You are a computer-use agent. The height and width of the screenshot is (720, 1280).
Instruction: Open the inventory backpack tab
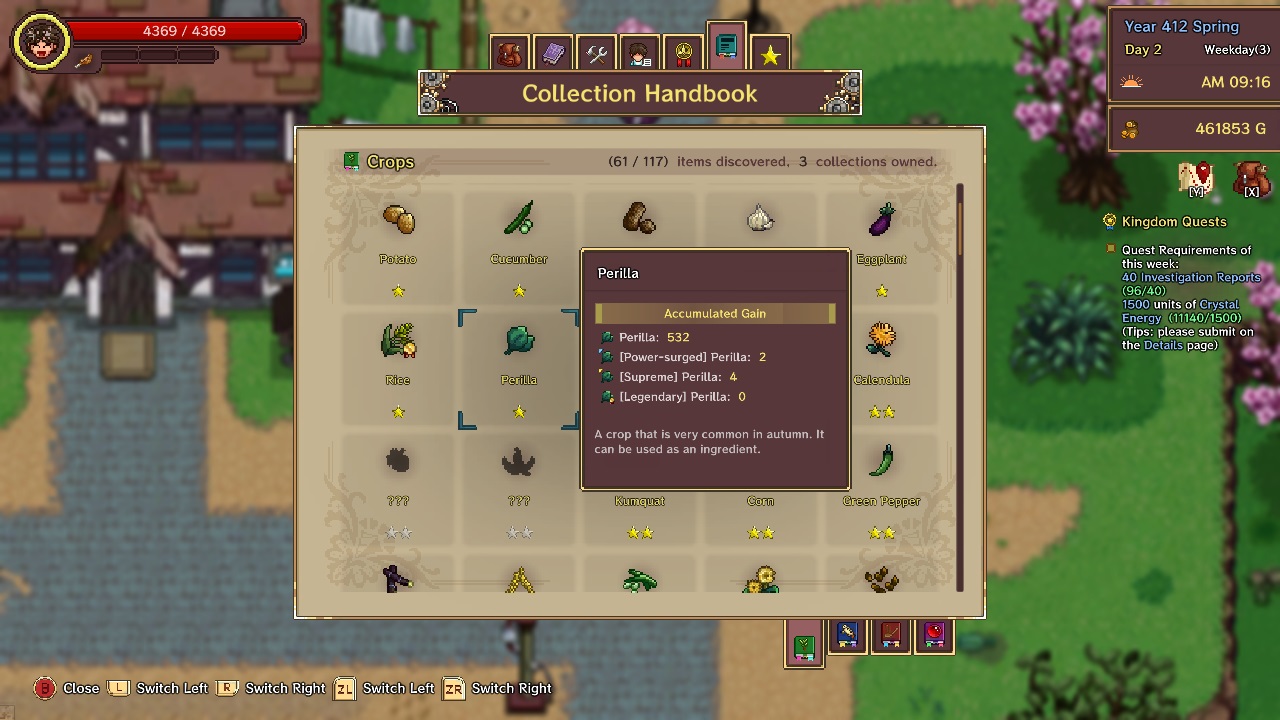pos(510,52)
